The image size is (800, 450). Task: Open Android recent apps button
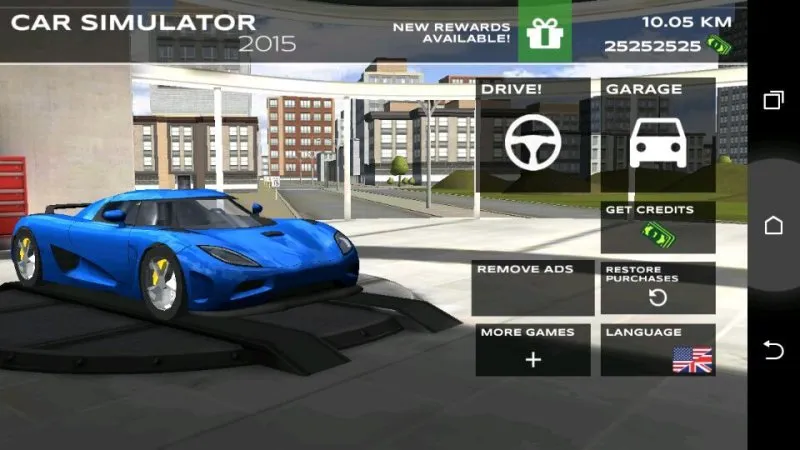(x=773, y=100)
